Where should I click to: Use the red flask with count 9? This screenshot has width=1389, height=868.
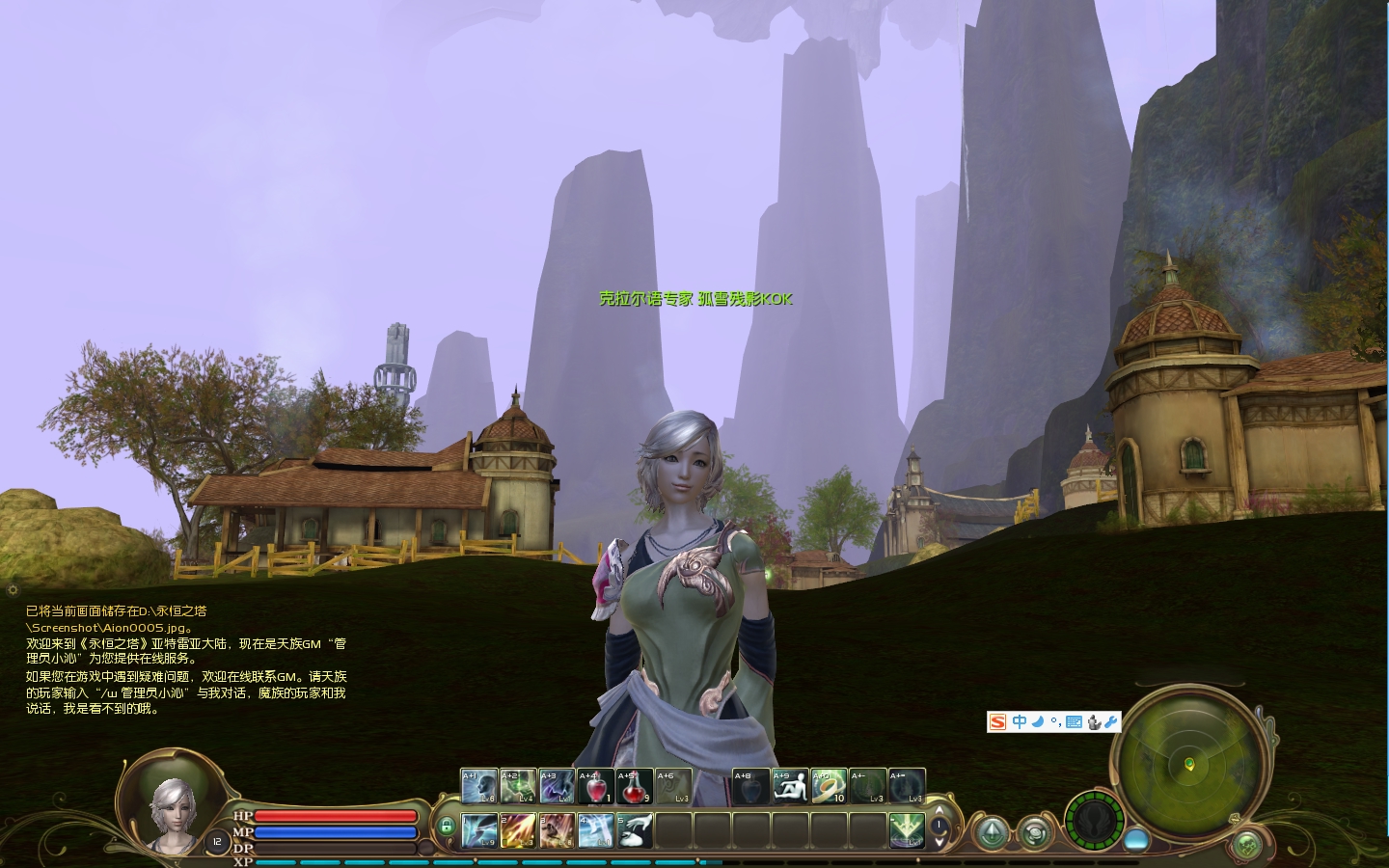coord(634,786)
